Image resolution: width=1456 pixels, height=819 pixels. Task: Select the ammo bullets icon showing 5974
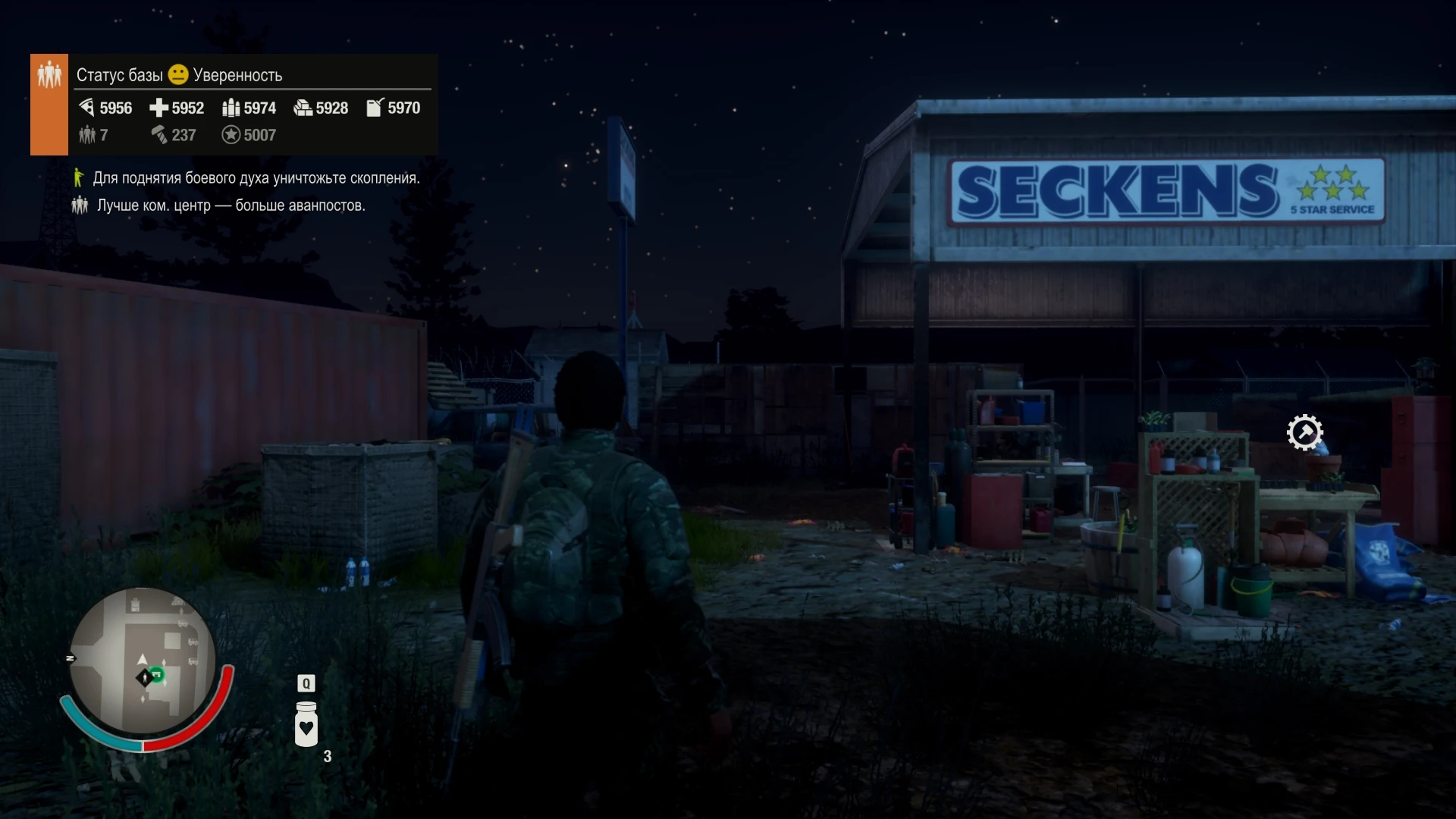point(231,108)
